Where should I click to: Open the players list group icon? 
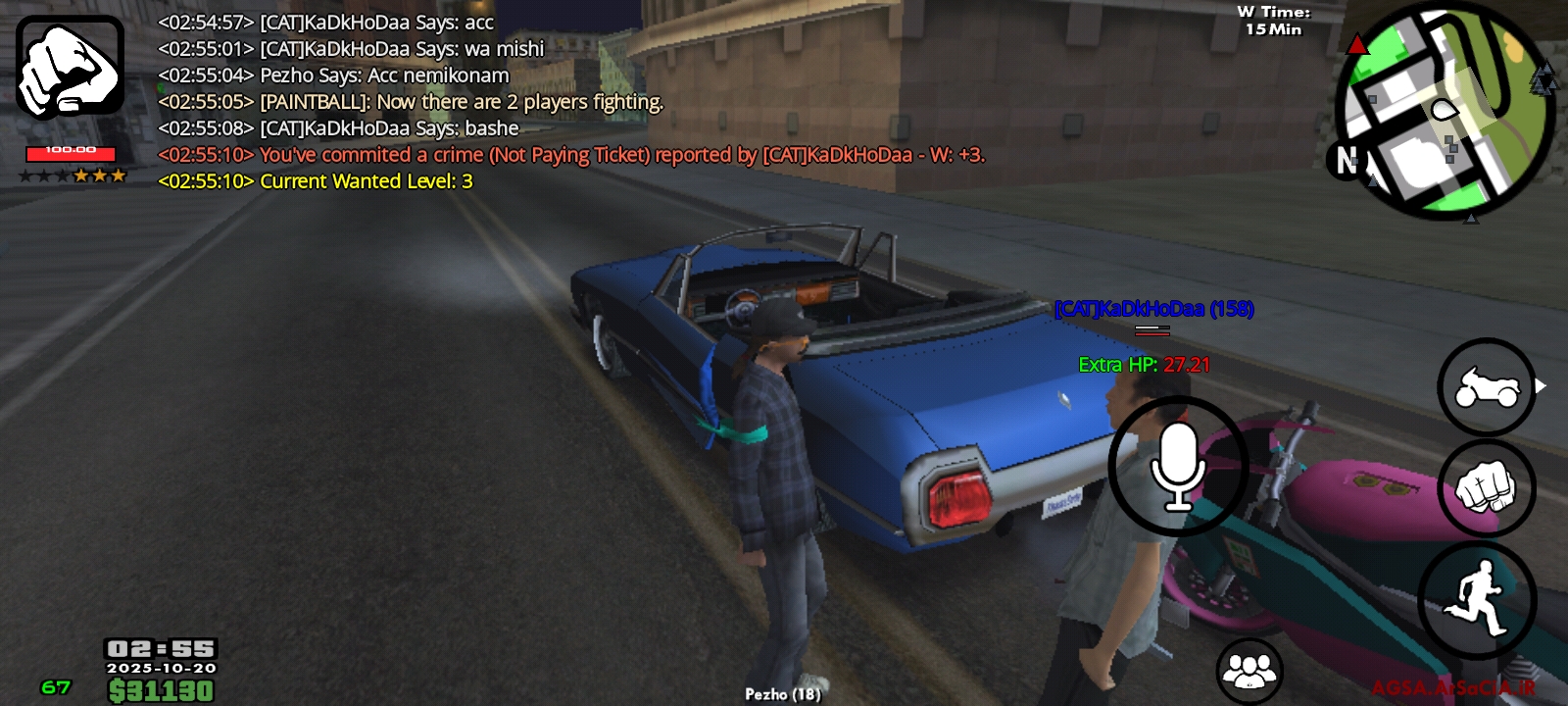point(1249,671)
